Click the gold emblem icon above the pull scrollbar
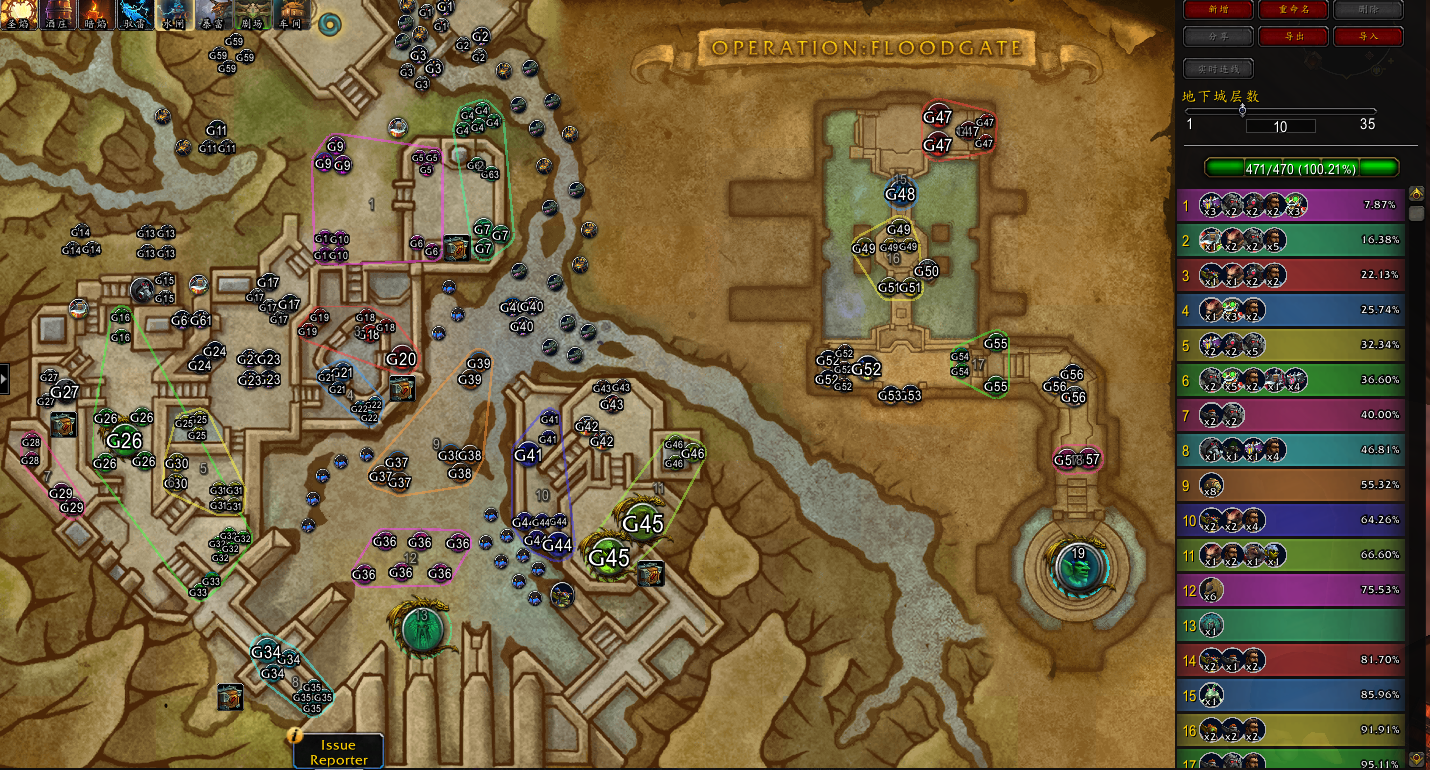This screenshot has height=770, width=1430. 1417,193
